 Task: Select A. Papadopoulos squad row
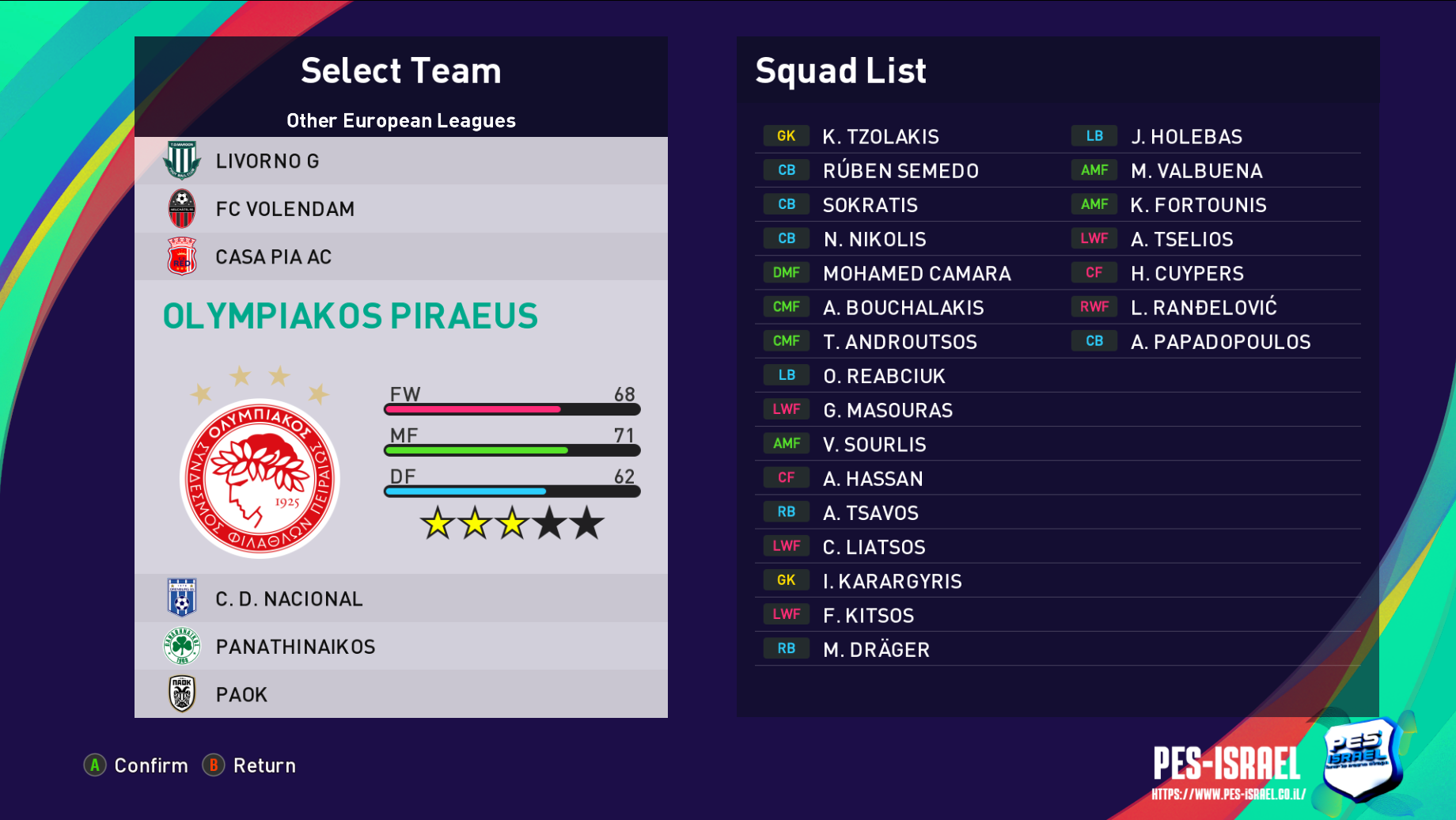click(x=1220, y=342)
